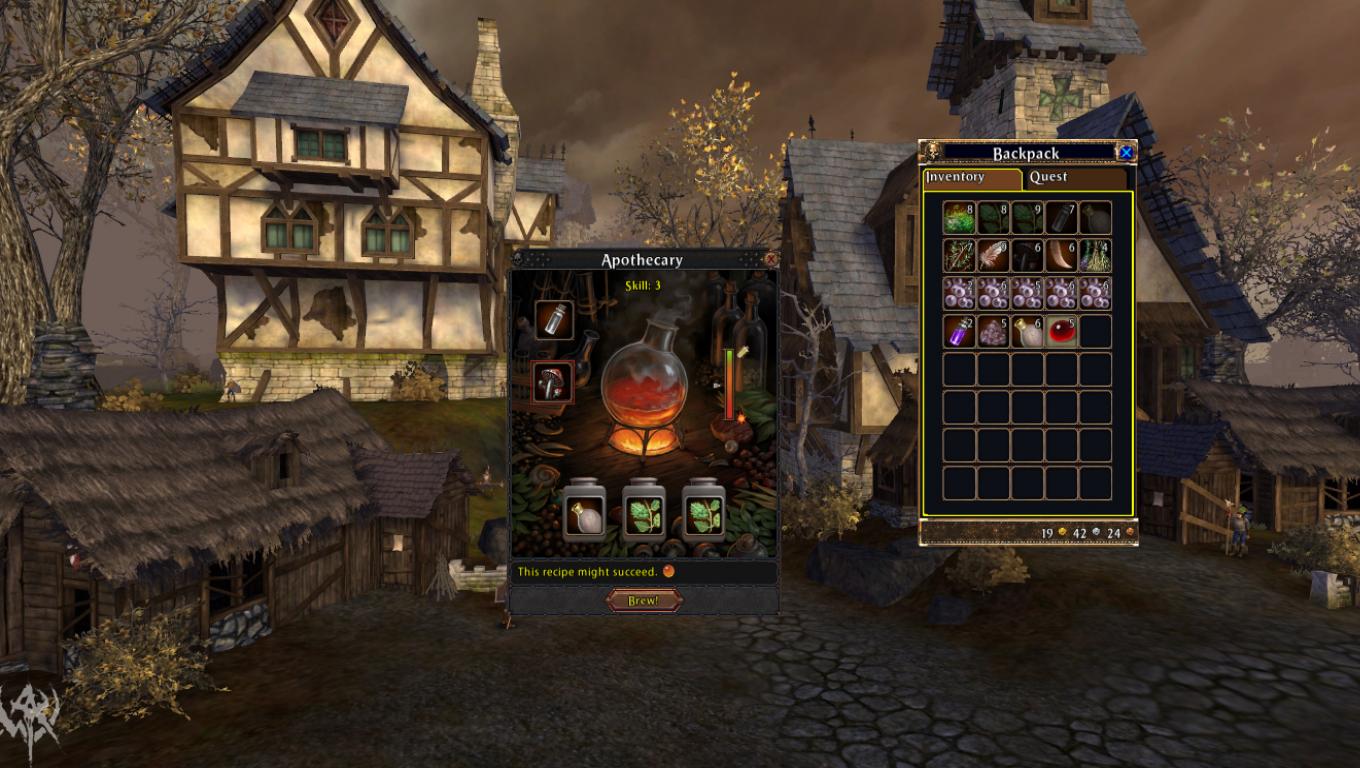This screenshot has height=768, width=1360.
Task: Select the red orb item in backpack
Action: pyautogui.click(x=1061, y=331)
